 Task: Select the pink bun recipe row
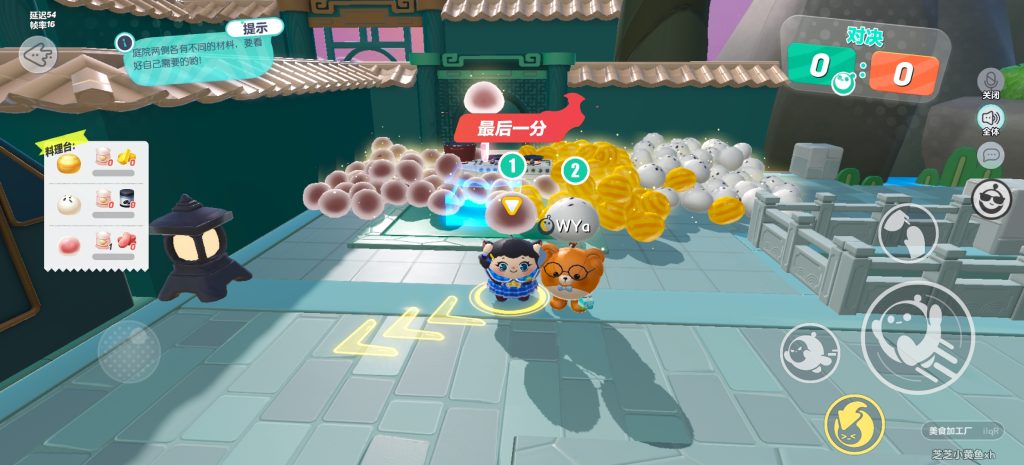(97, 244)
